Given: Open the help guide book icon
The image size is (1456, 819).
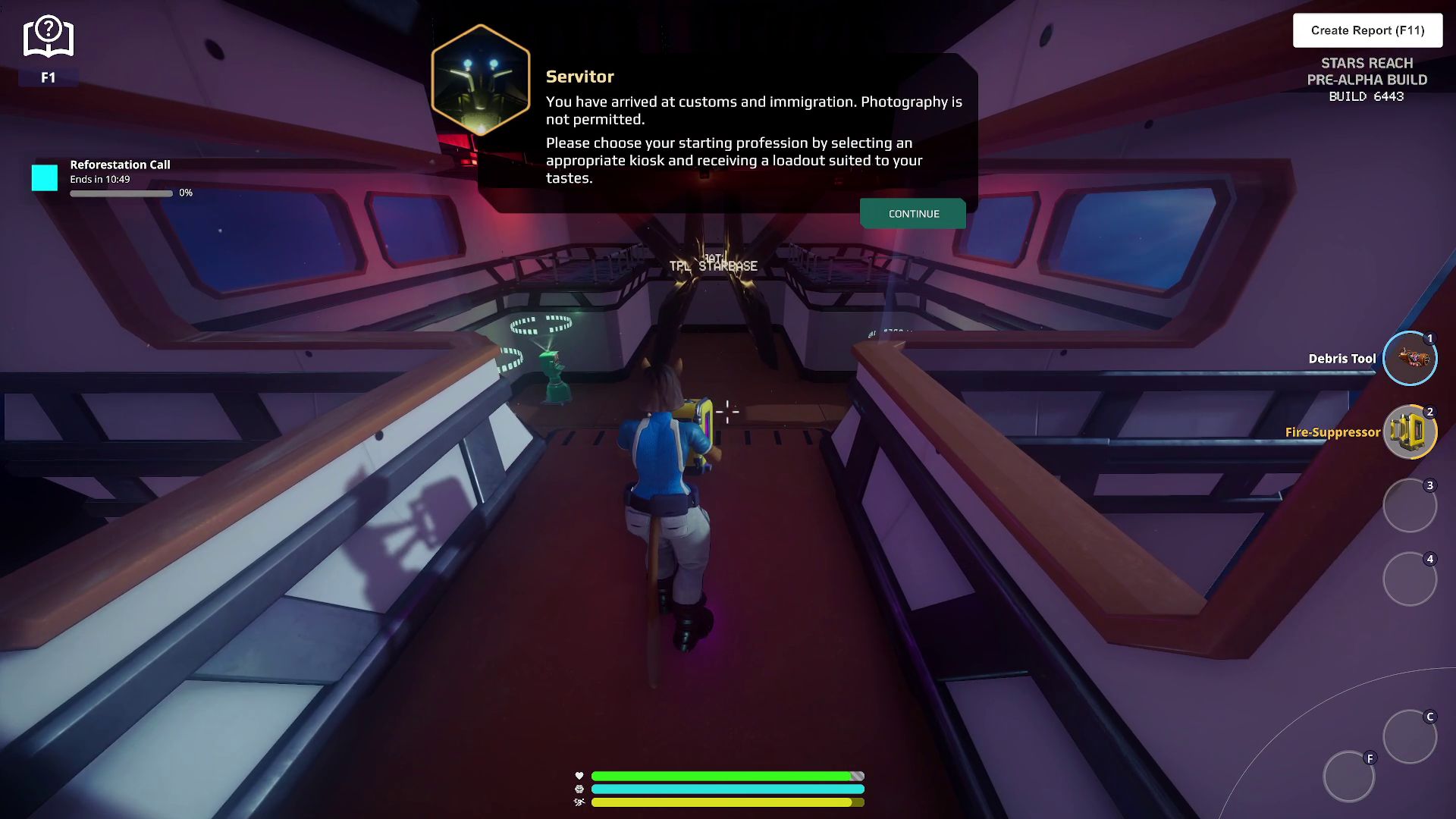Looking at the screenshot, I should 48,38.
